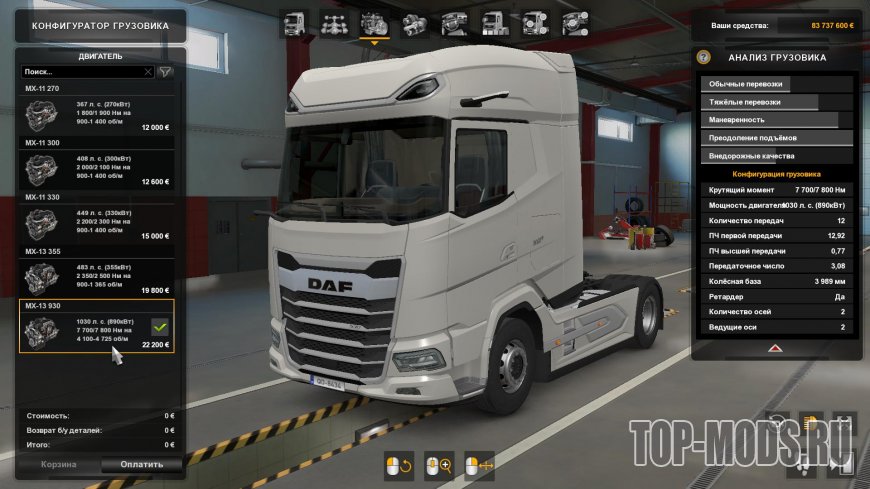Open the chassis category tab
870x489 pixels.
(x=334, y=23)
